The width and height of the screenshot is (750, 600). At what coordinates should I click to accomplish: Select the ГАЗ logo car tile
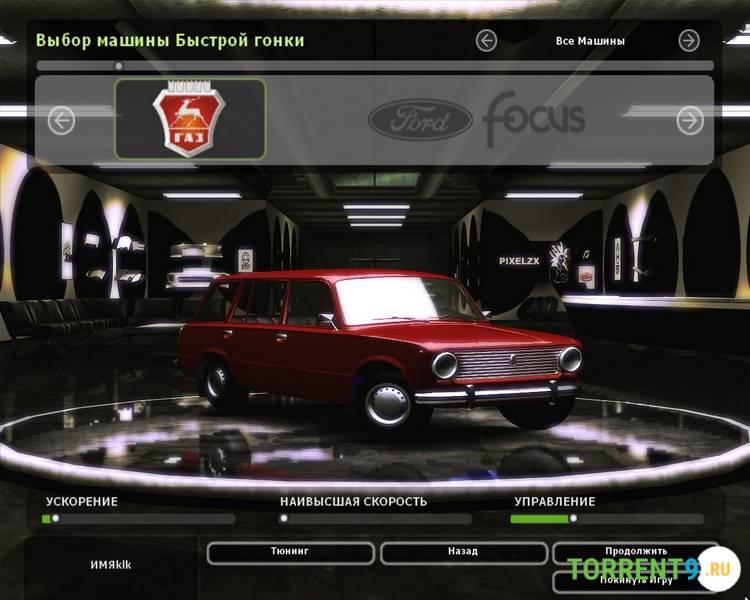[190, 119]
